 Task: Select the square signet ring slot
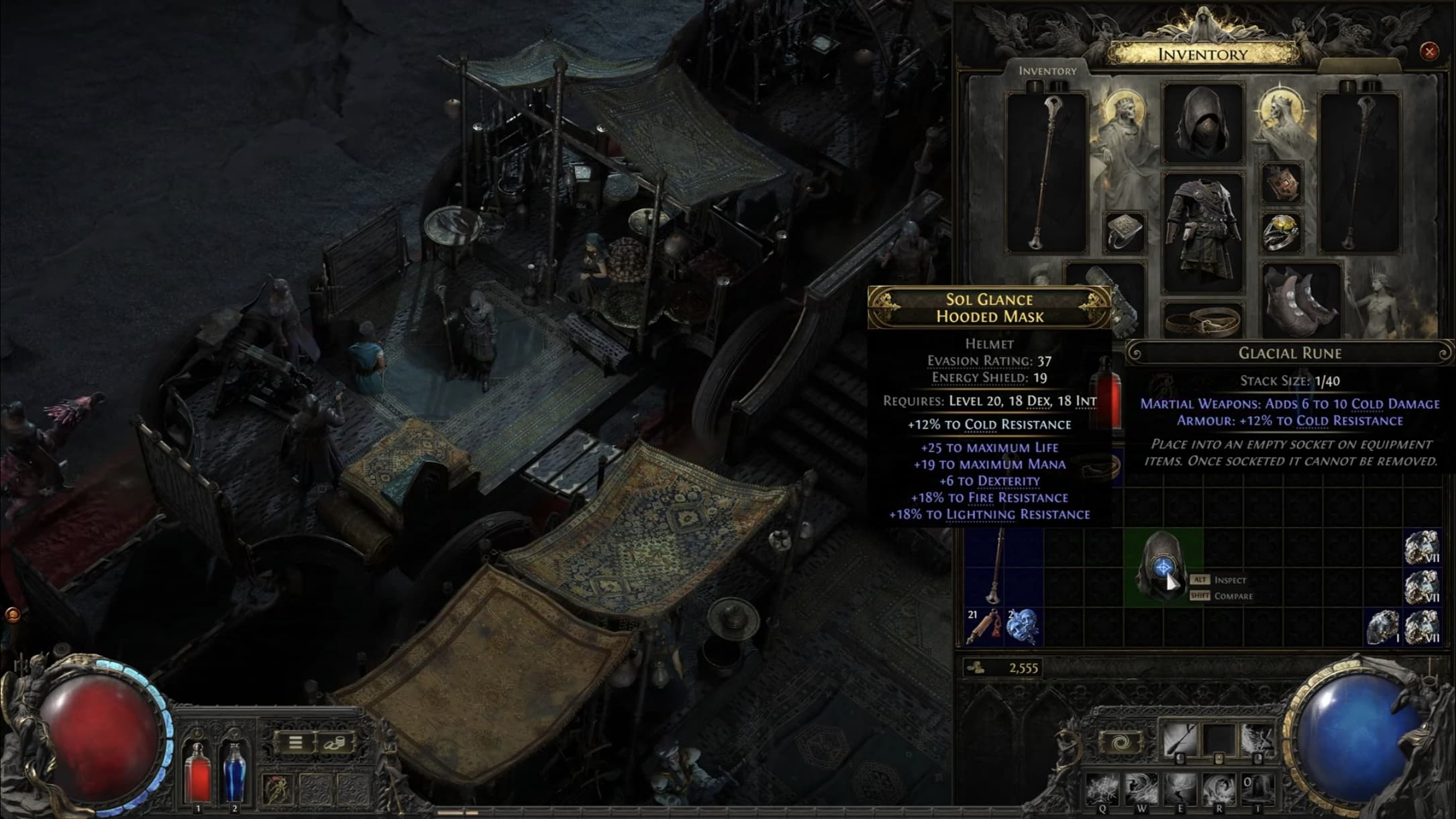pyautogui.click(x=1125, y=232)
